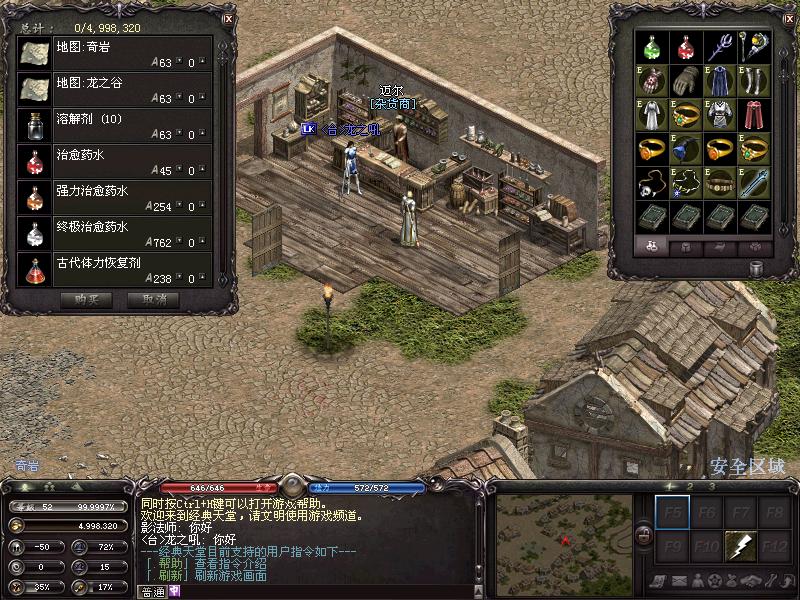800x600 pixels.
Task: Select the green potion in inventory
Action: 652,46
